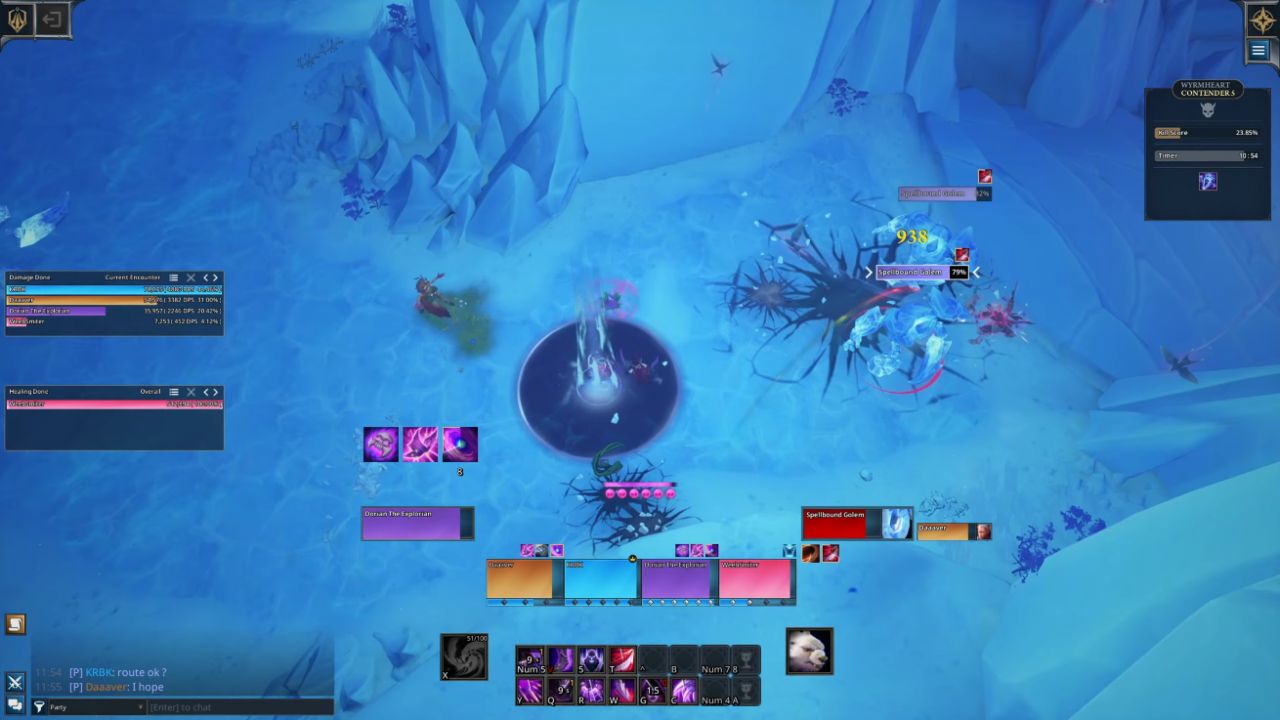Screen dimensions: 1280x720
Task: Trigger the grey swirl ability bound to X
Action: tap(464, 656)
